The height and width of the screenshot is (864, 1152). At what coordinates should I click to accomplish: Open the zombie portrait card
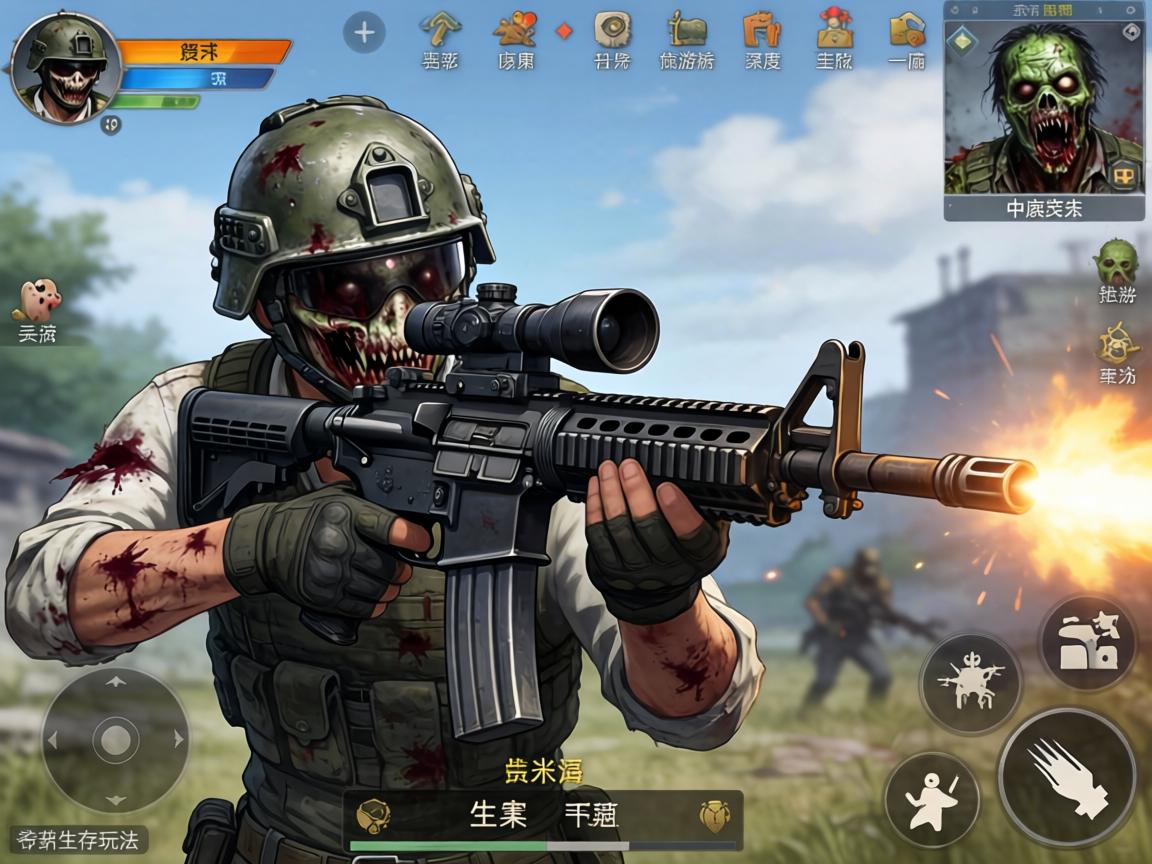[x=1044, y=110]
